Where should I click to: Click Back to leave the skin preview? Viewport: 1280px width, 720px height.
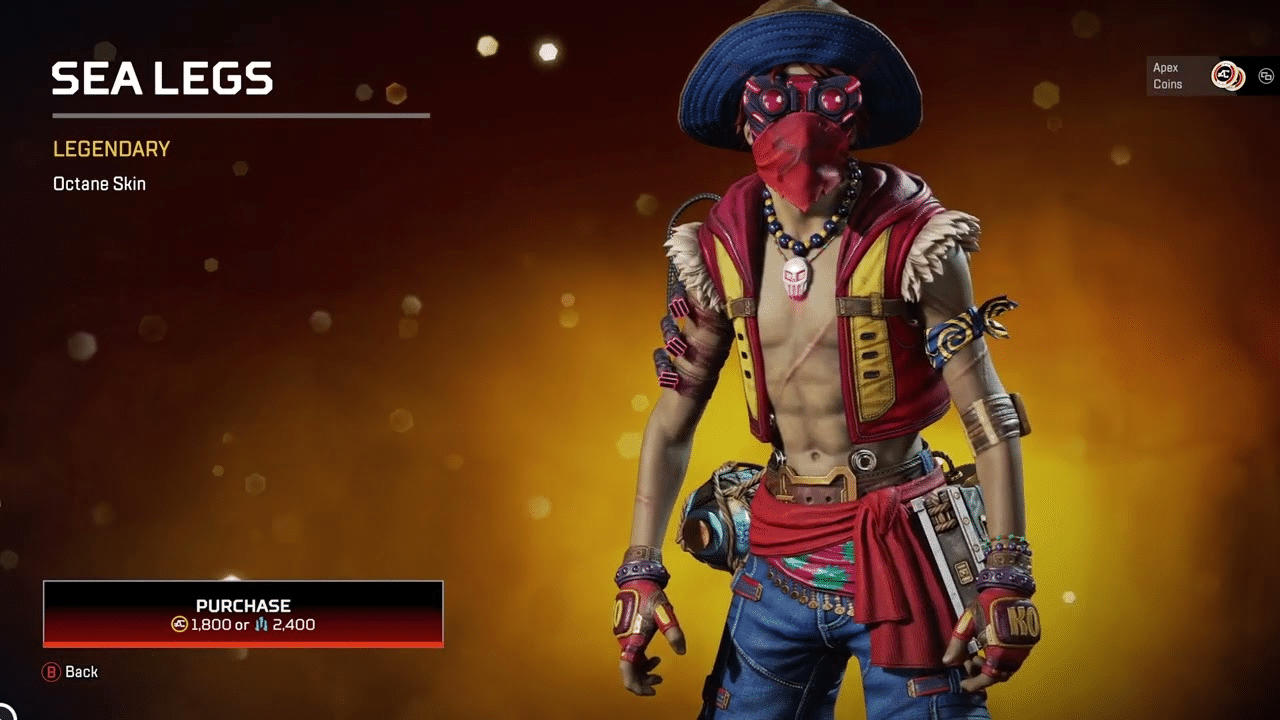[x=82, y=672]
